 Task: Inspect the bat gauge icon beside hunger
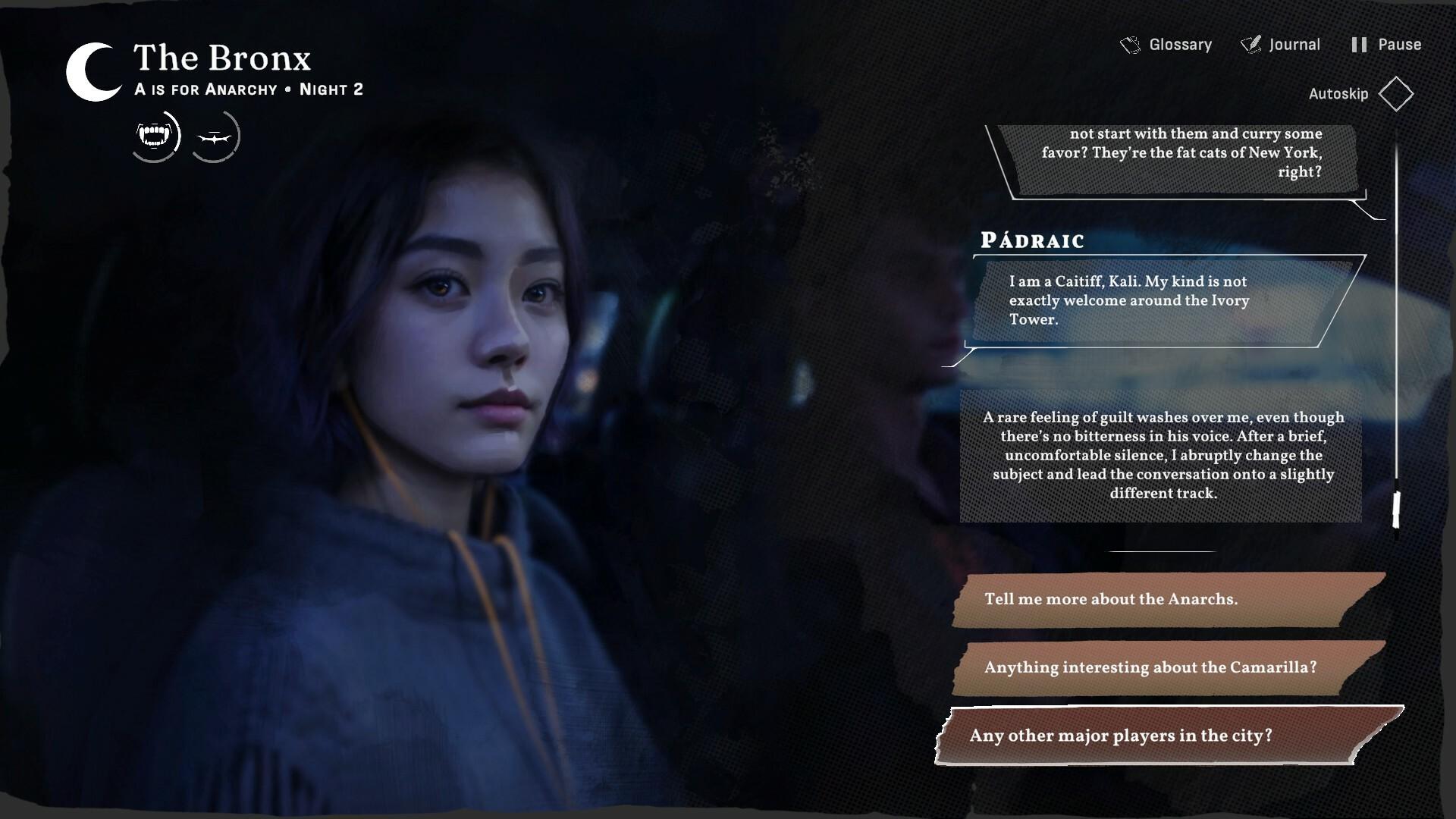[x=217, y=136]
